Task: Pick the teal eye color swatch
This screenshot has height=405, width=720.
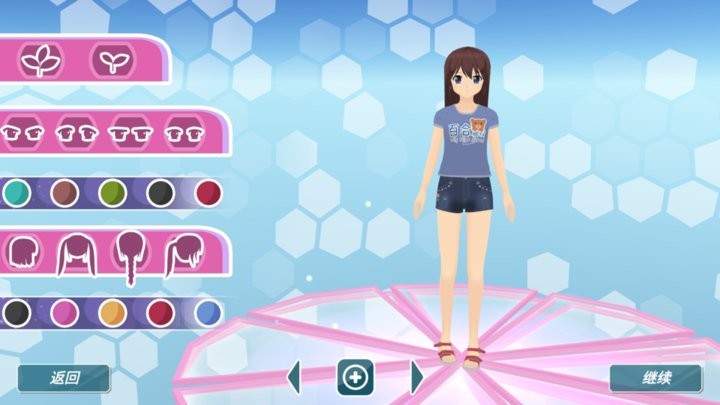Action: (14, 192)
